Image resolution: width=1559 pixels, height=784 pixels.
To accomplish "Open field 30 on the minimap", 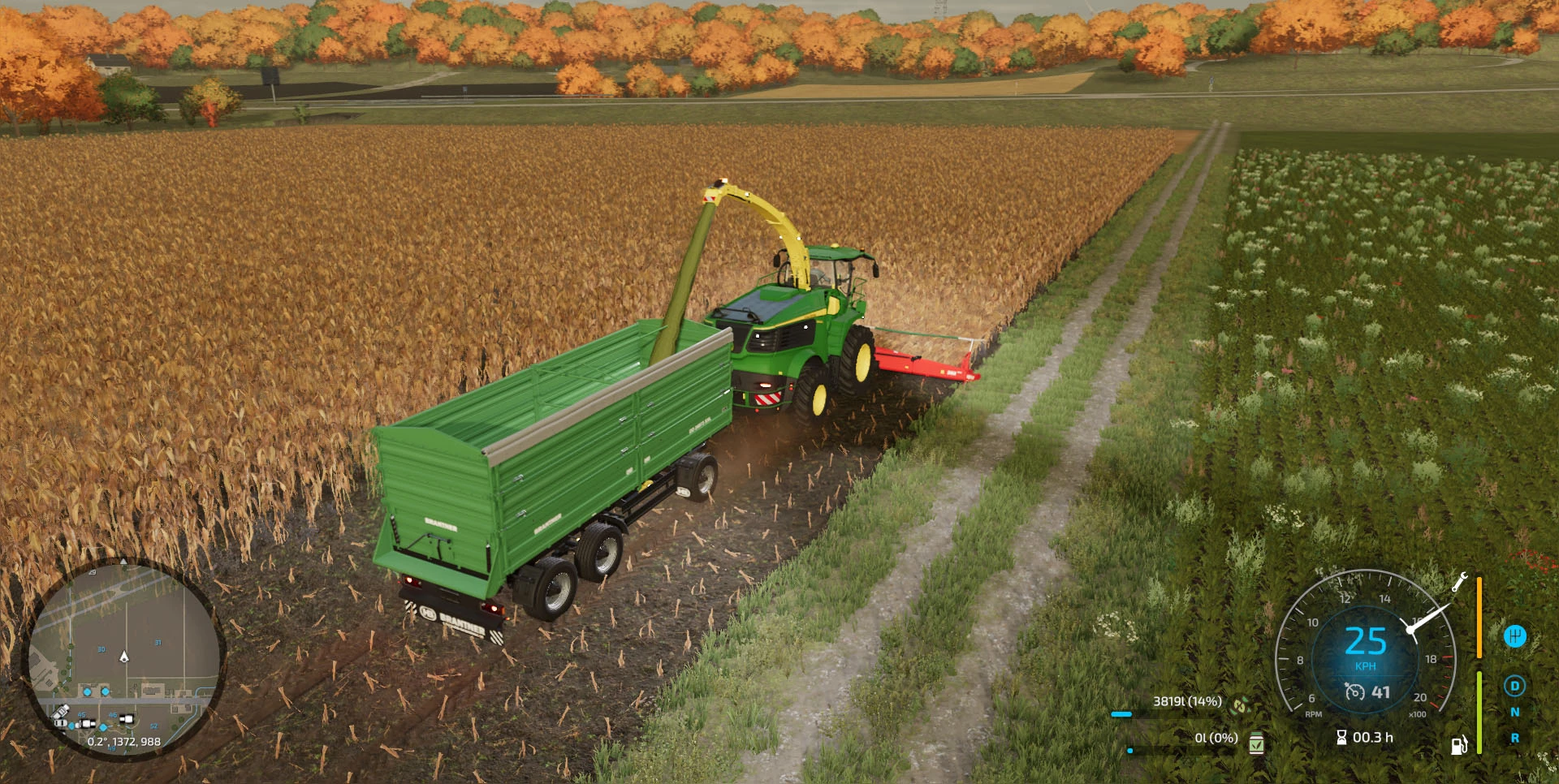I will point(101,648).
